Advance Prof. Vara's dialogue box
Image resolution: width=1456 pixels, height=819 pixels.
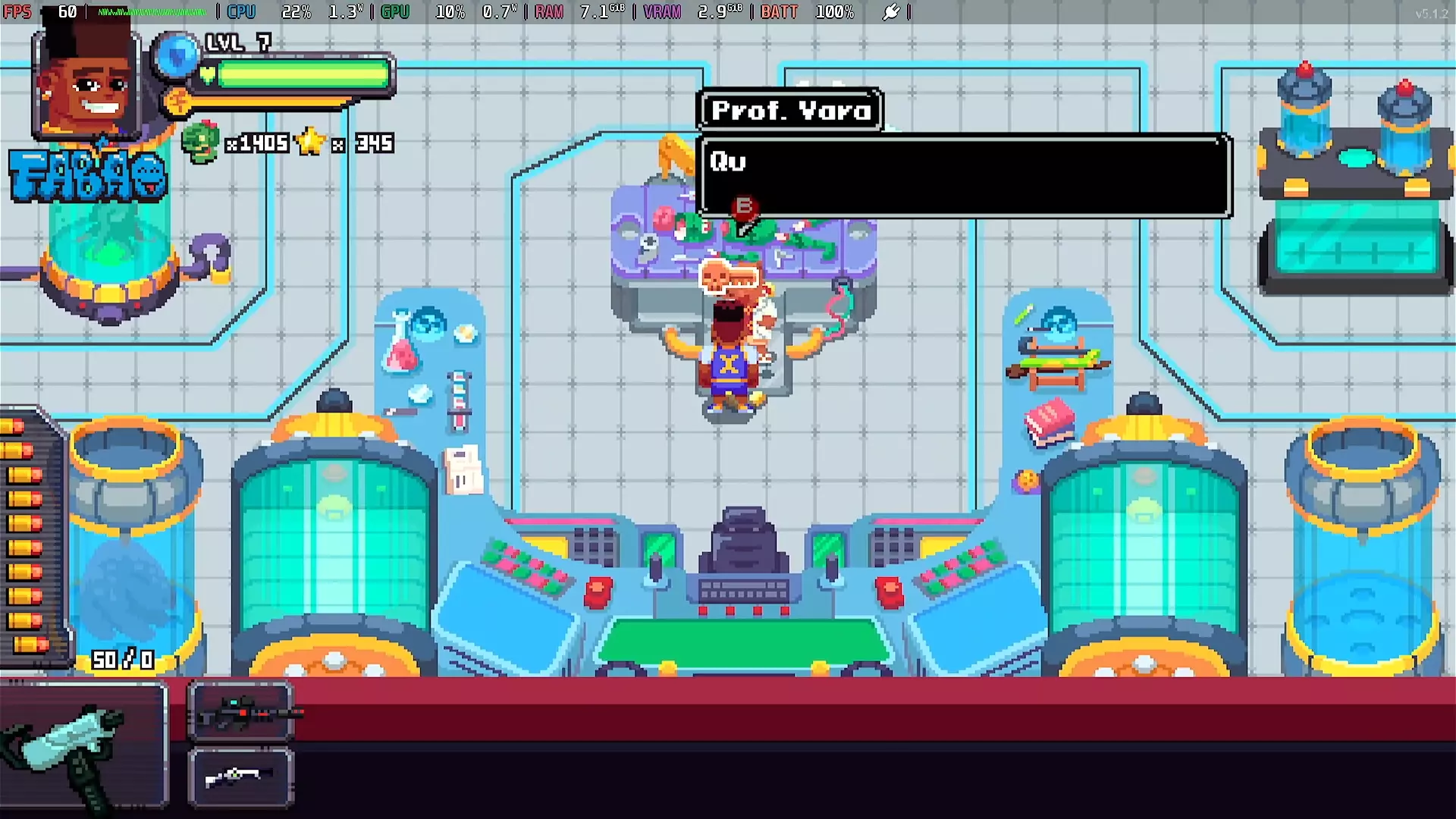coord(963,177)
